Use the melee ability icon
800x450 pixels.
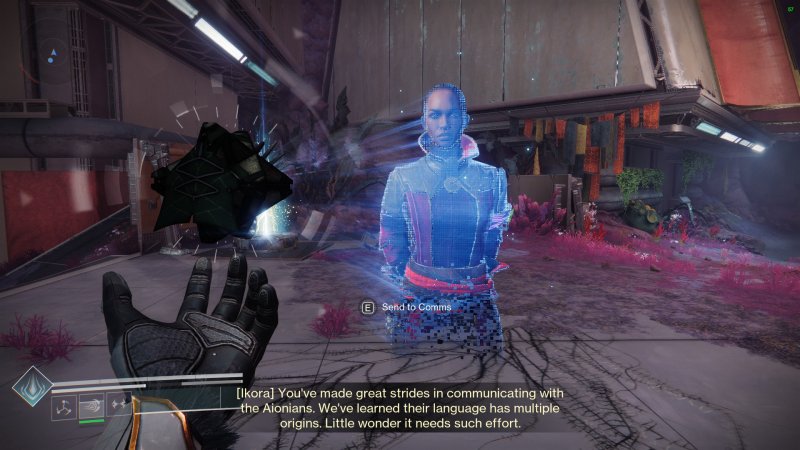click(92, 407)
